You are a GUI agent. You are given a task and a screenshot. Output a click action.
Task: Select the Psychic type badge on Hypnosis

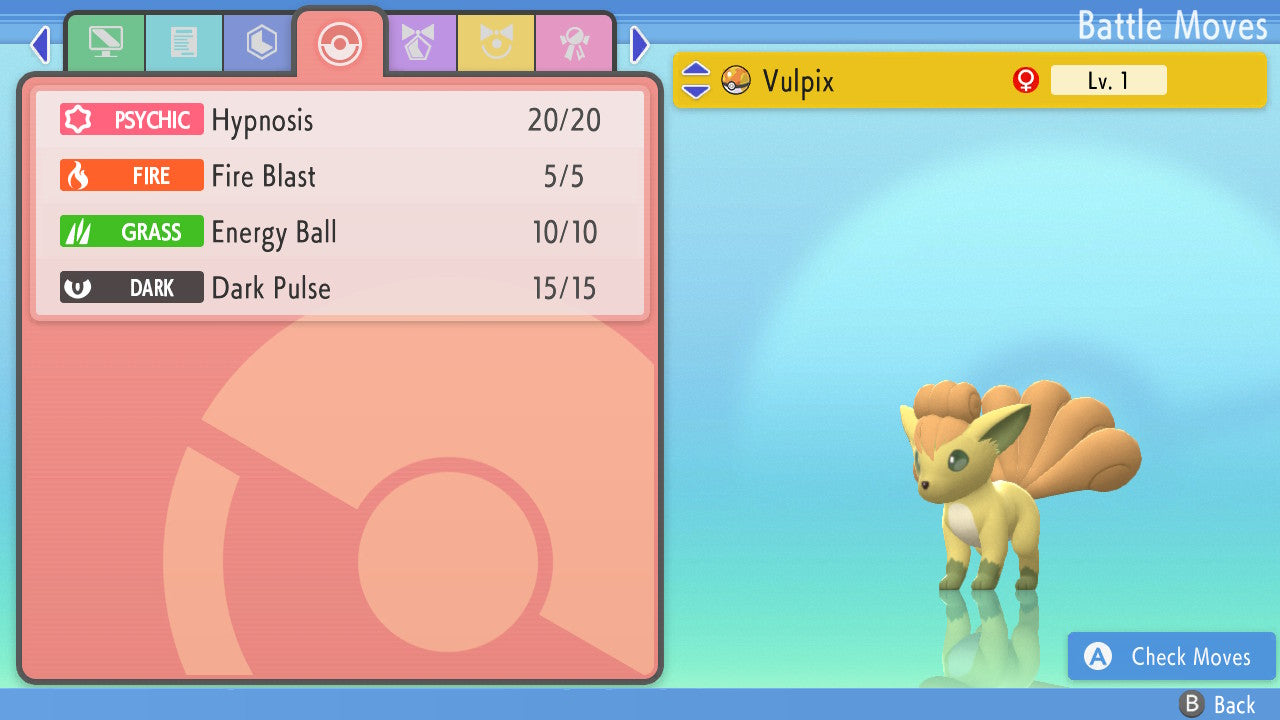pos(131,119)
